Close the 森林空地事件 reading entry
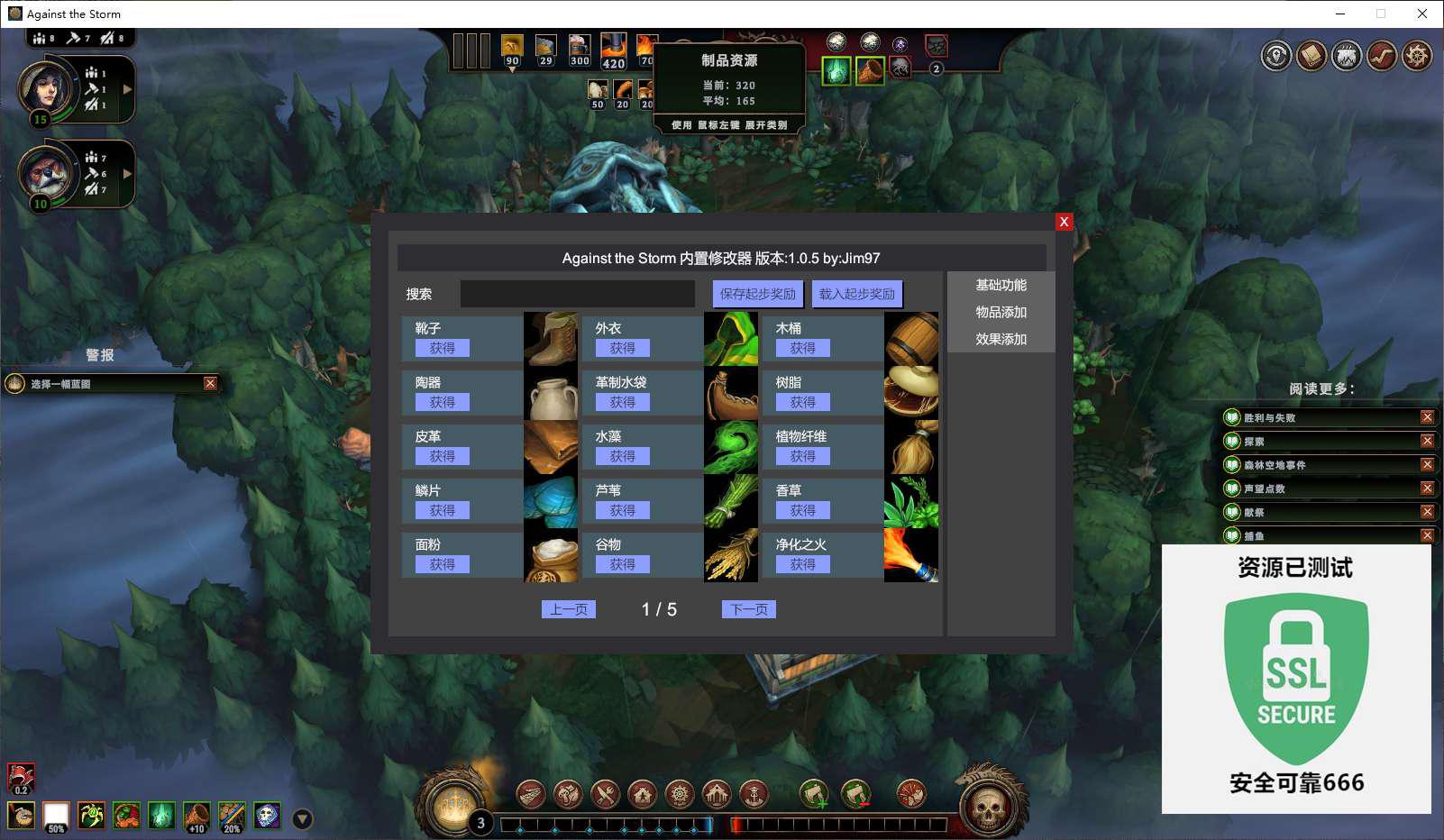The image size is (1444, 840). tap(1427, 464)
